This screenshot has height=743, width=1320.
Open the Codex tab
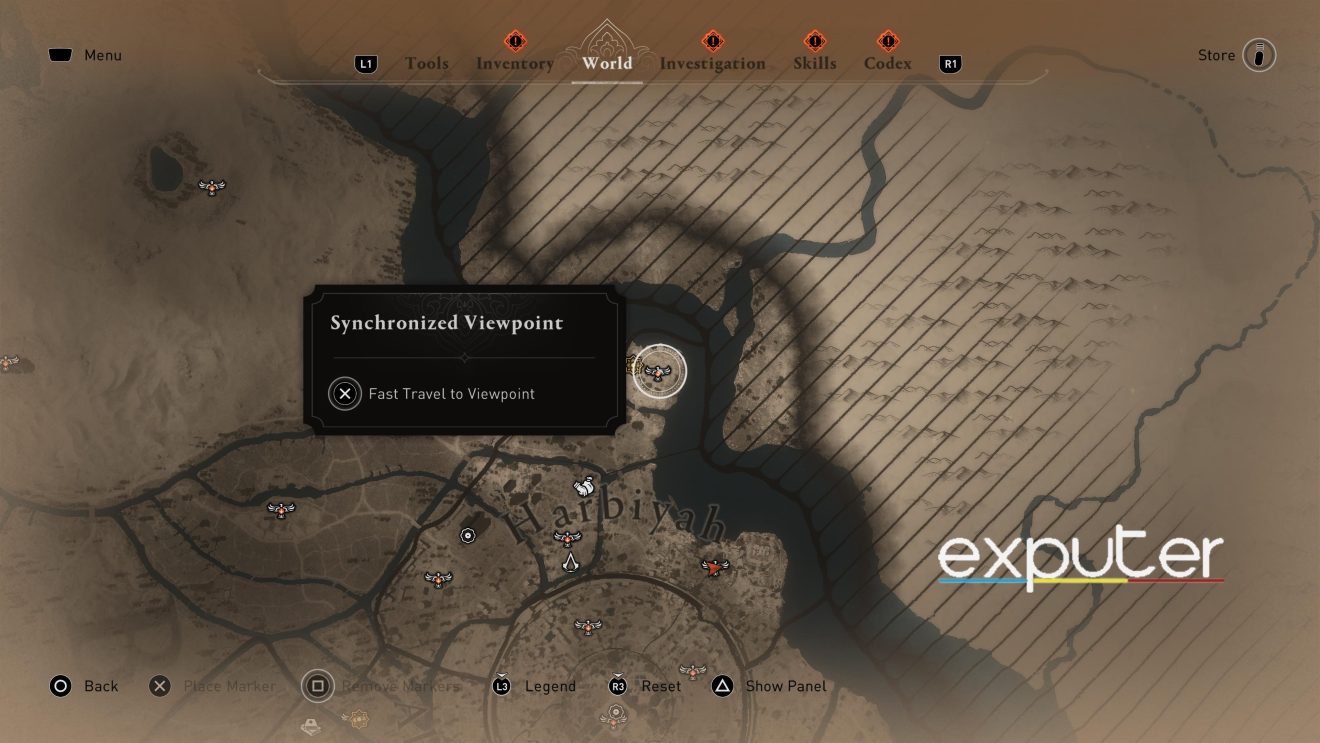[x=886, y=63]
